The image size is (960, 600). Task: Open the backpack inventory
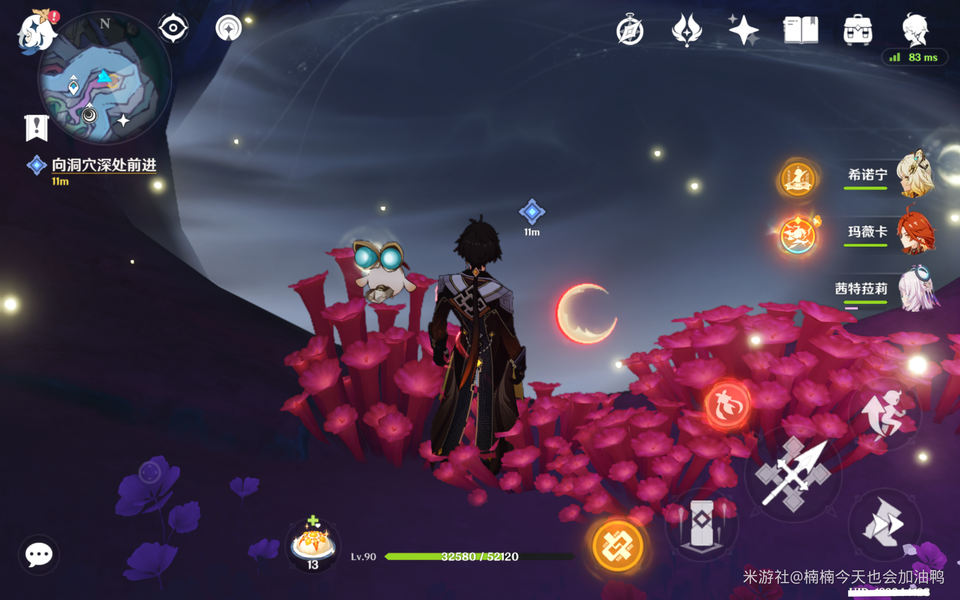tap(857, 30)
